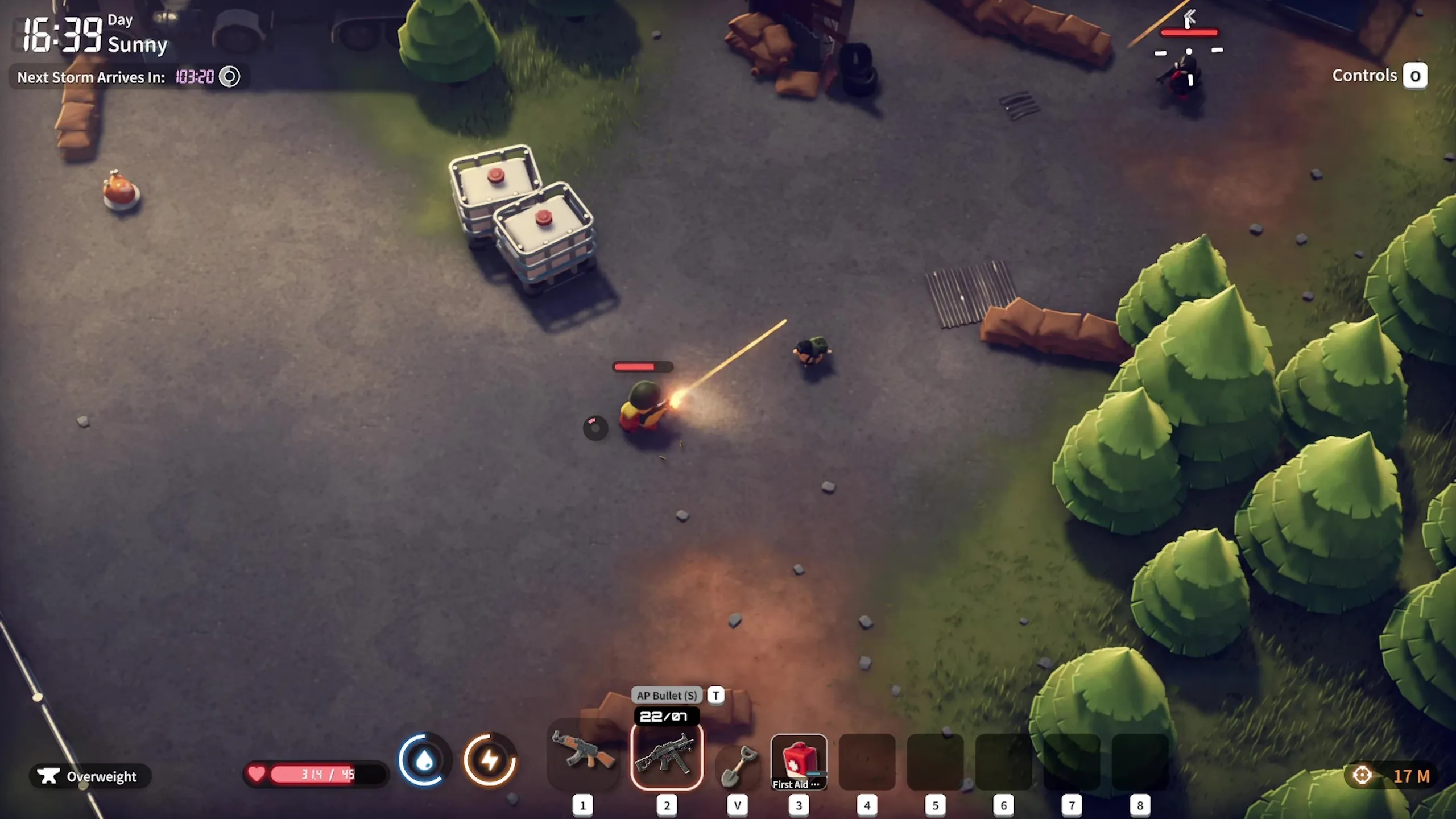Screen dimensions: 1456x819
Task: Click the lightning bolt energy gauge
Action: 490,760
